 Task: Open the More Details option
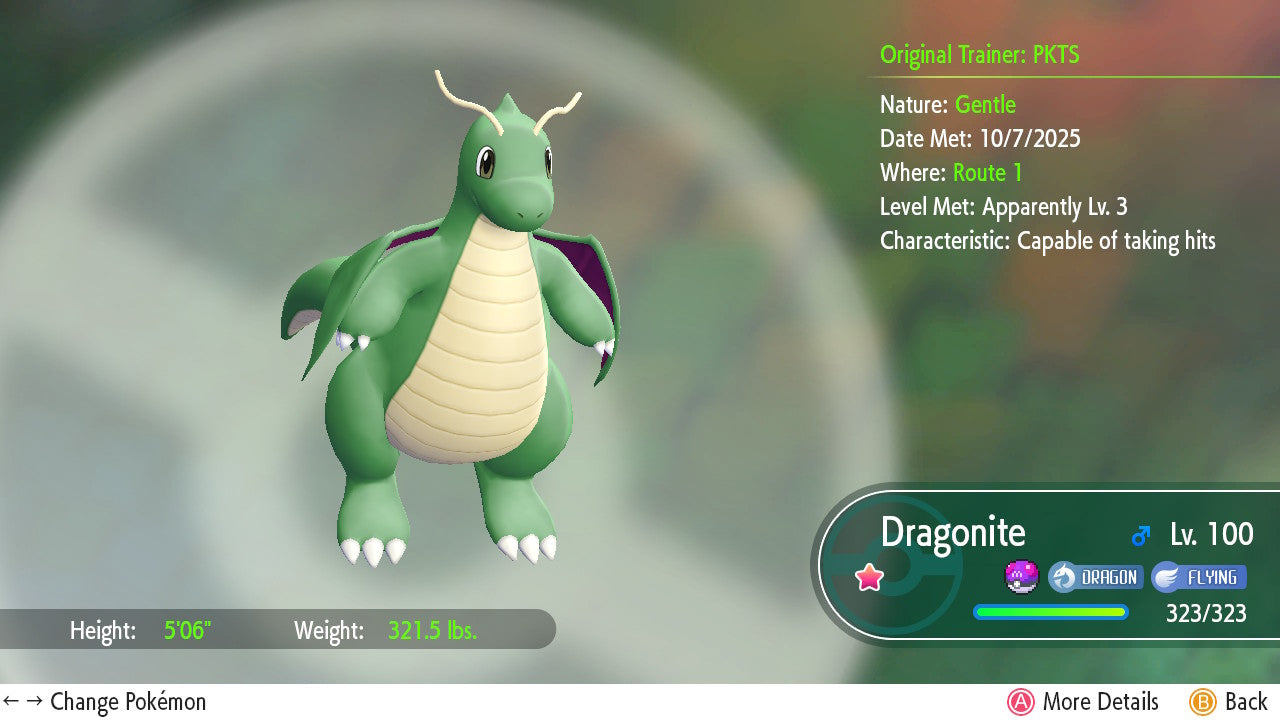[x=1084, y=702]
